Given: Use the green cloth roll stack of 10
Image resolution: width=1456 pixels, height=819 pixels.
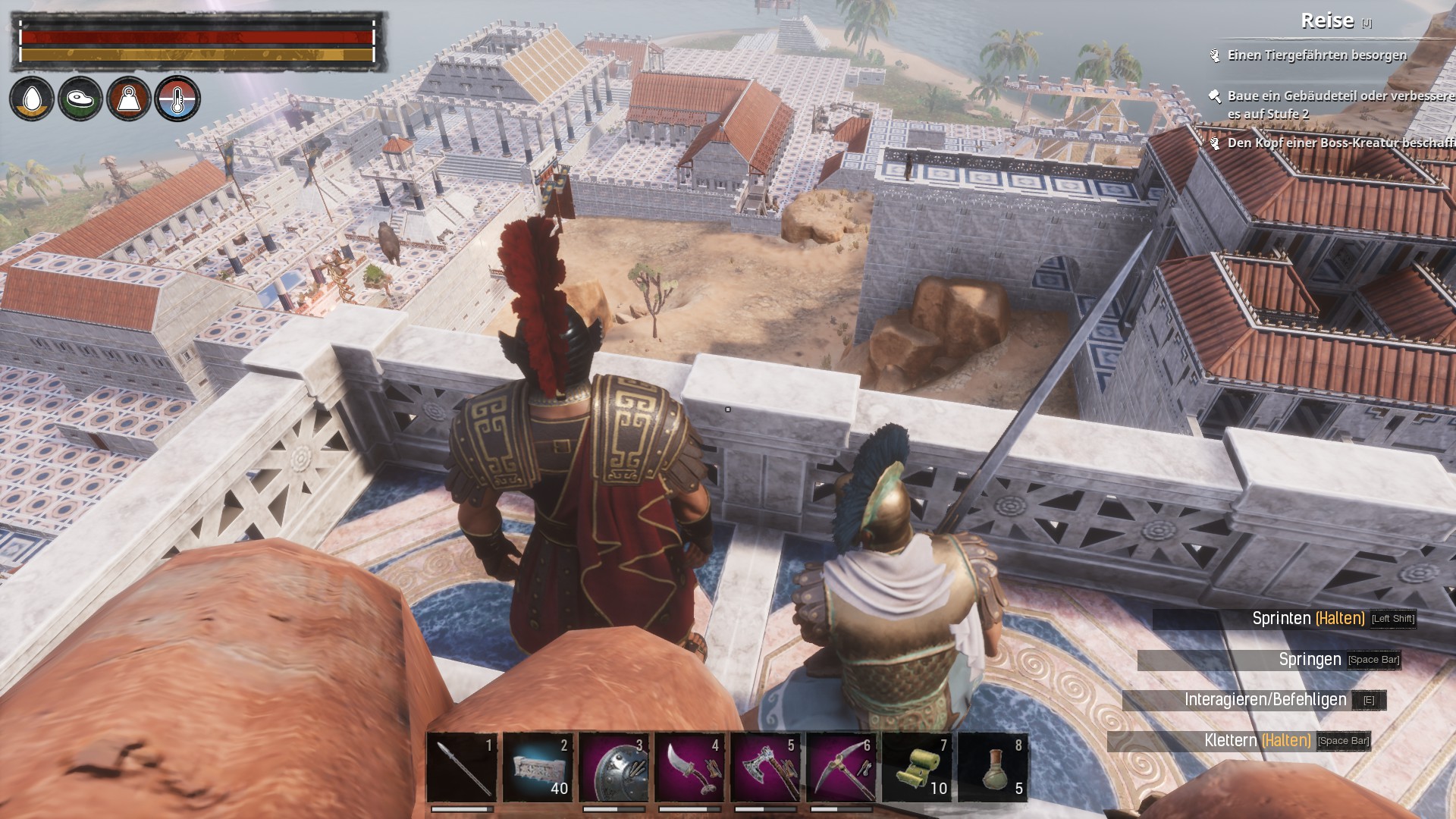Looking at the screenshot, I should click(917, 767).
